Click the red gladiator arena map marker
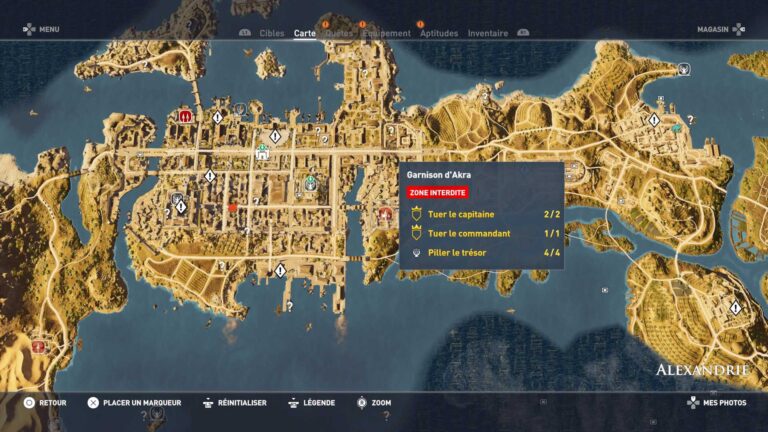The width and height of the screenshot is (768, 432). click(185, 116)
